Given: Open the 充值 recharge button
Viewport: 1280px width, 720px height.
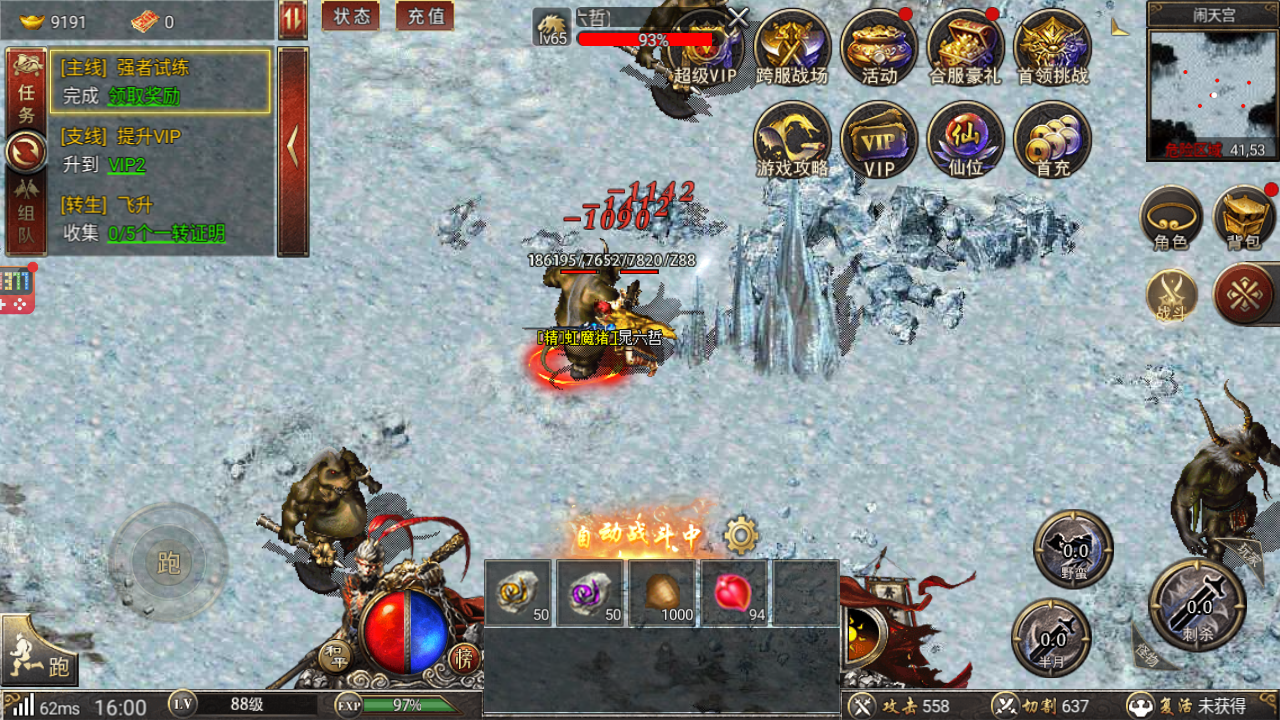Looking at the screenshot, I should 425,16.
